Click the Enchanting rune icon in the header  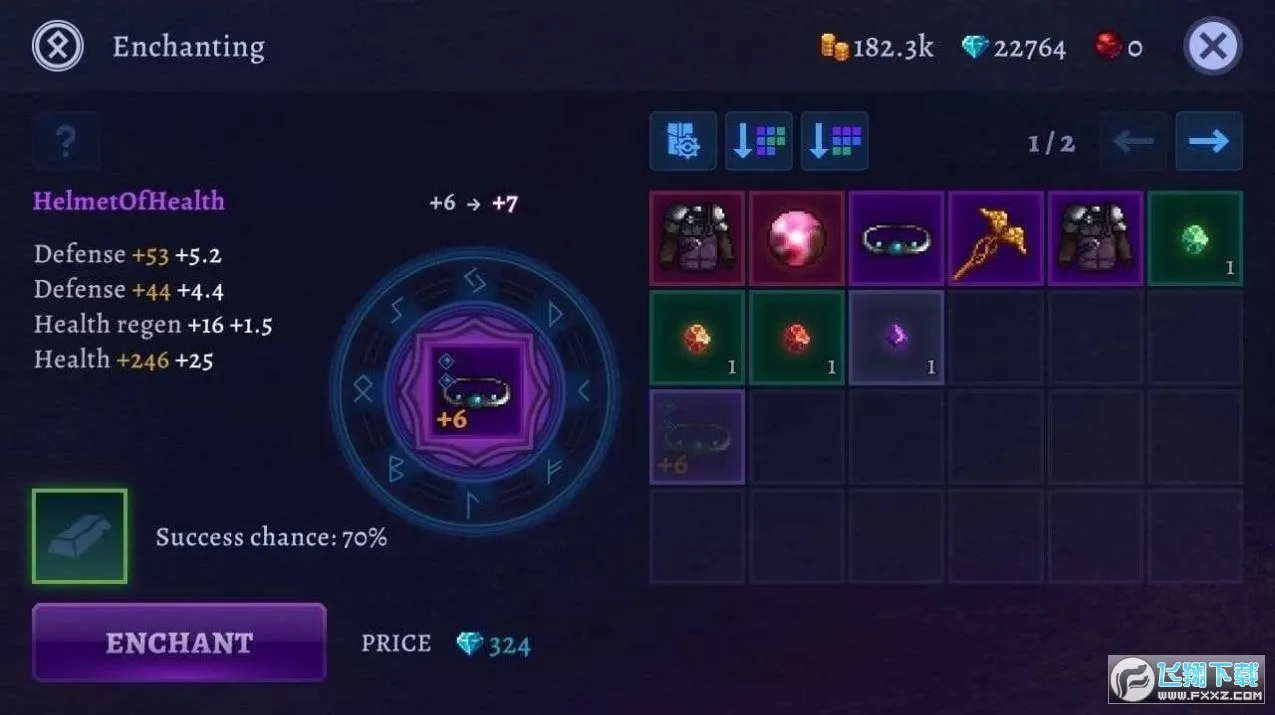57,46
